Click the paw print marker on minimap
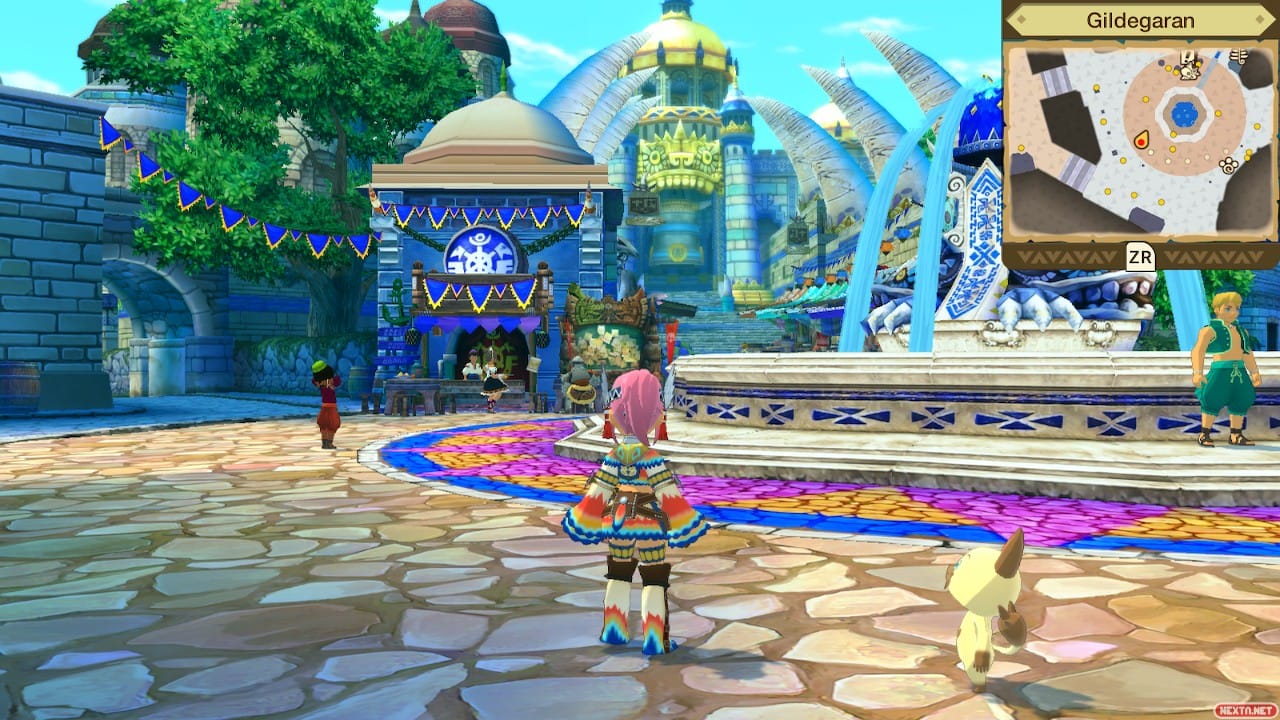The height and width of the screenshot is (720, 1280). pos(1229,165)
